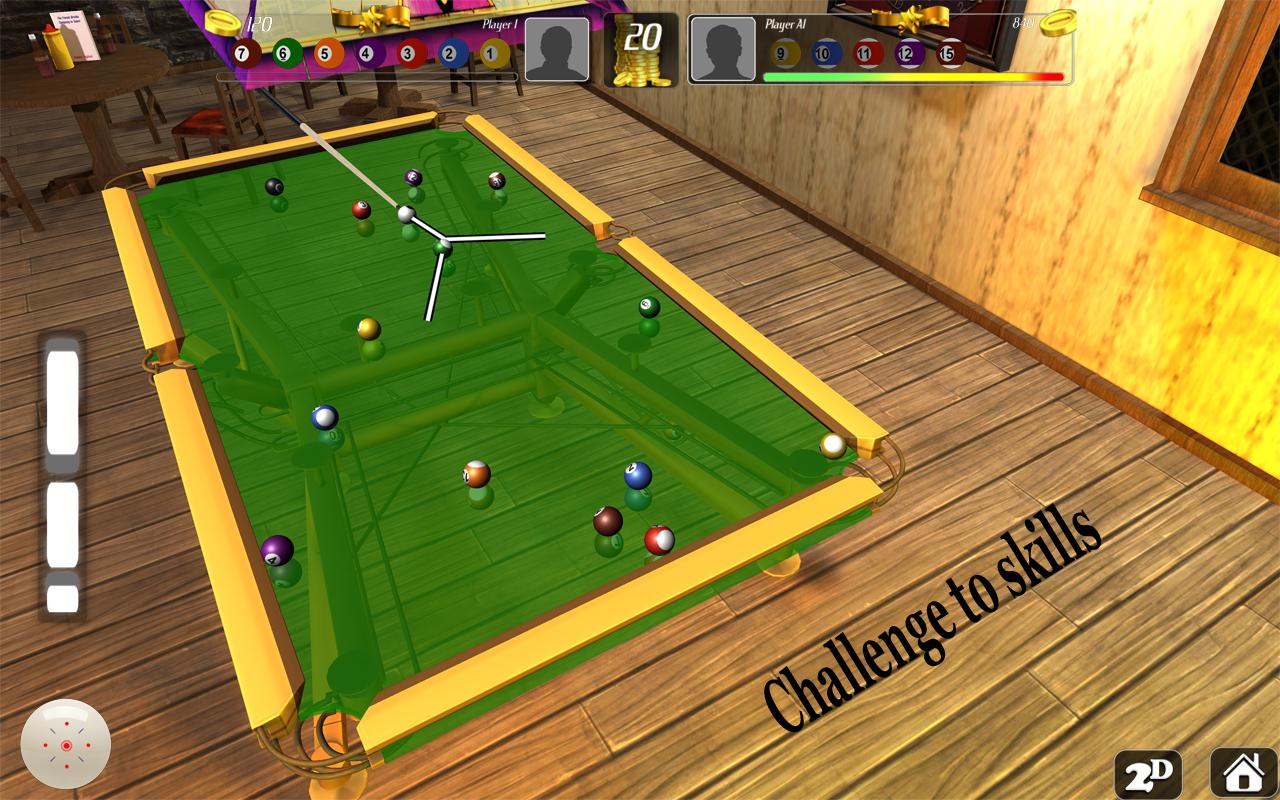Click ball 1 in Player 1's rack
This screenshot has width=1280, height=800.
click(x=489, y=52)
